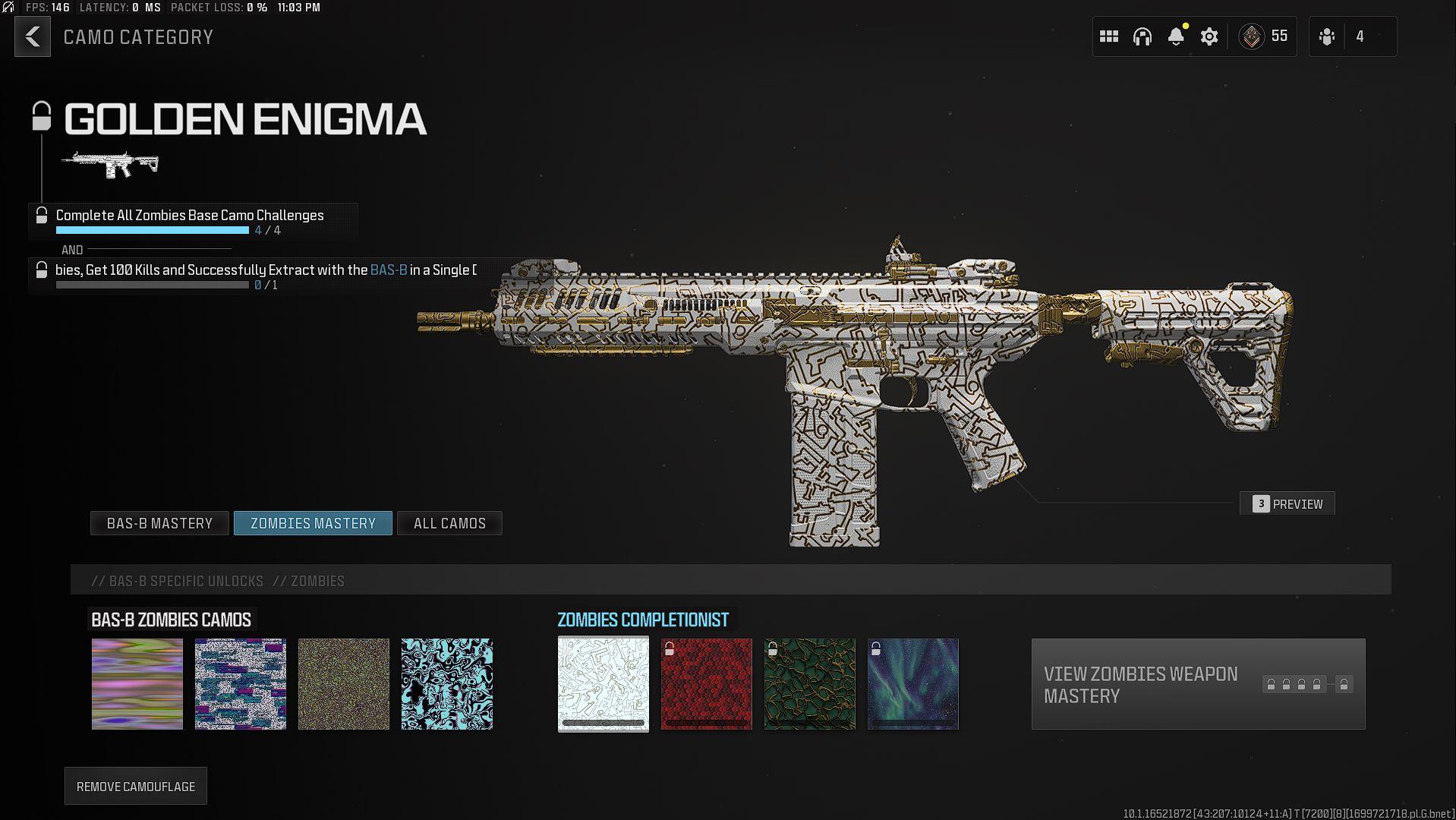Open the notifications bell

(1177, 36)
